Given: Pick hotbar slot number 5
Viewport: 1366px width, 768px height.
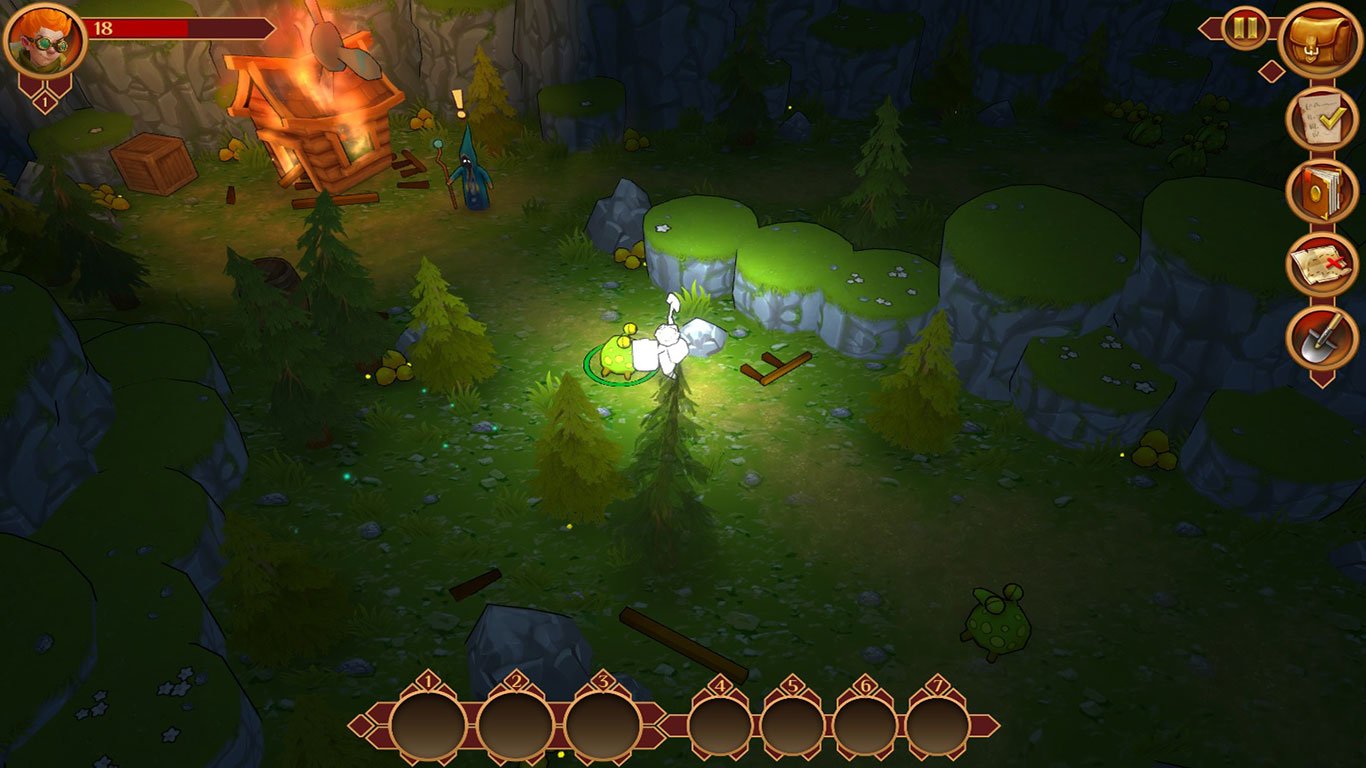Looking at the screenshot, I should coord(793,727).
